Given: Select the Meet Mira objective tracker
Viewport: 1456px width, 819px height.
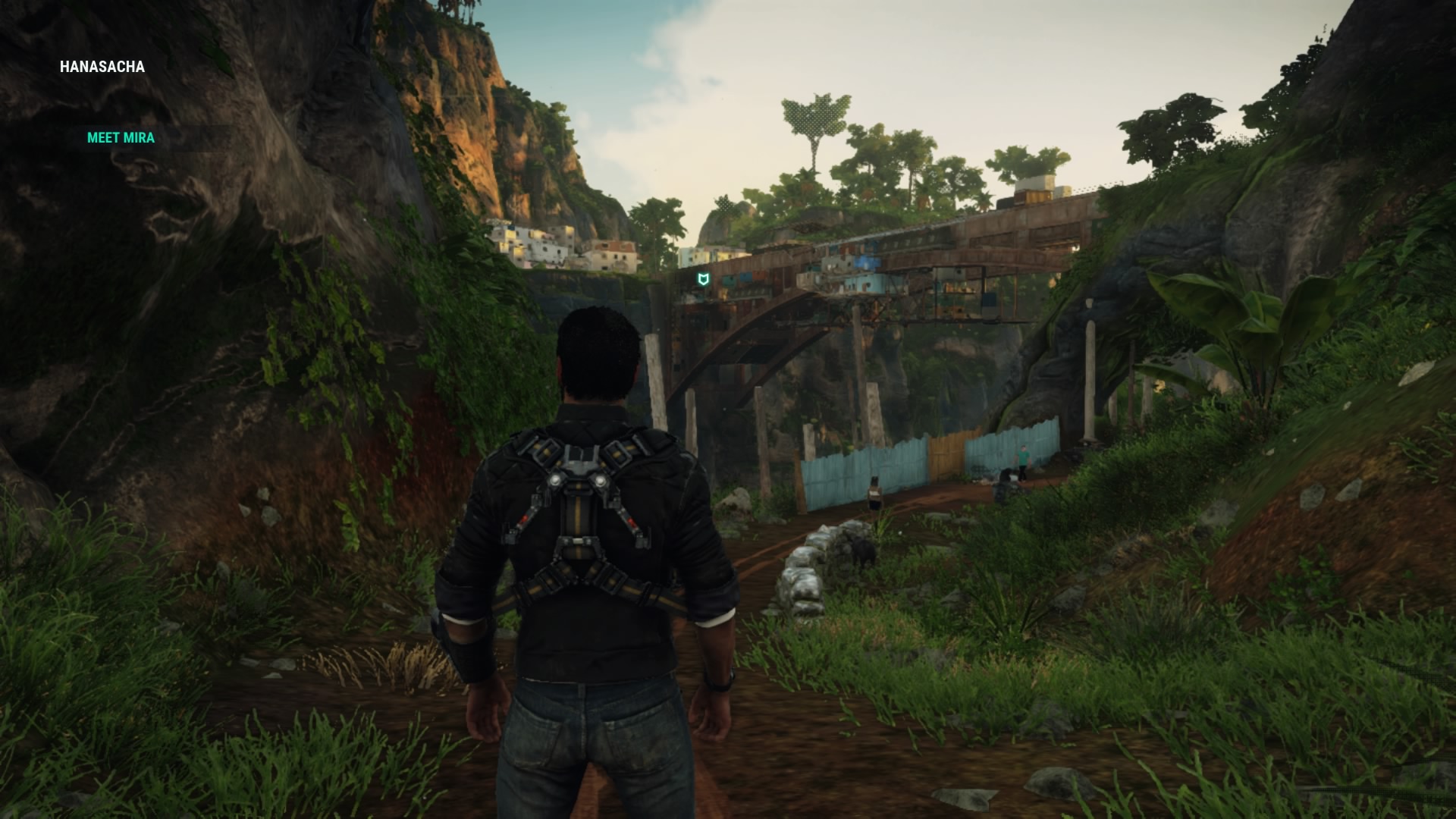Looking at the screenshot, I should [121, 138].
